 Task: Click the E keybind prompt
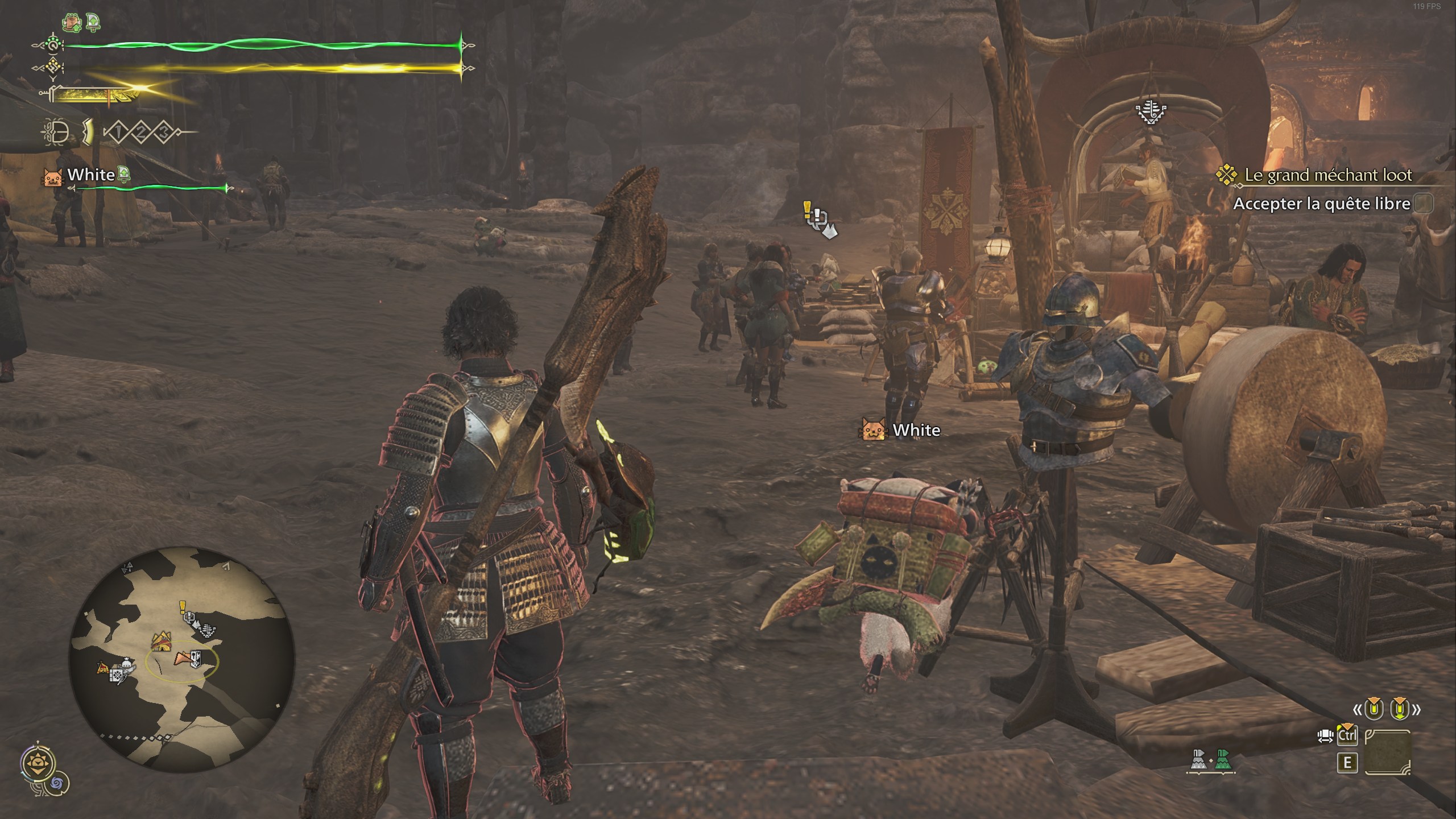coord(1347,762)
